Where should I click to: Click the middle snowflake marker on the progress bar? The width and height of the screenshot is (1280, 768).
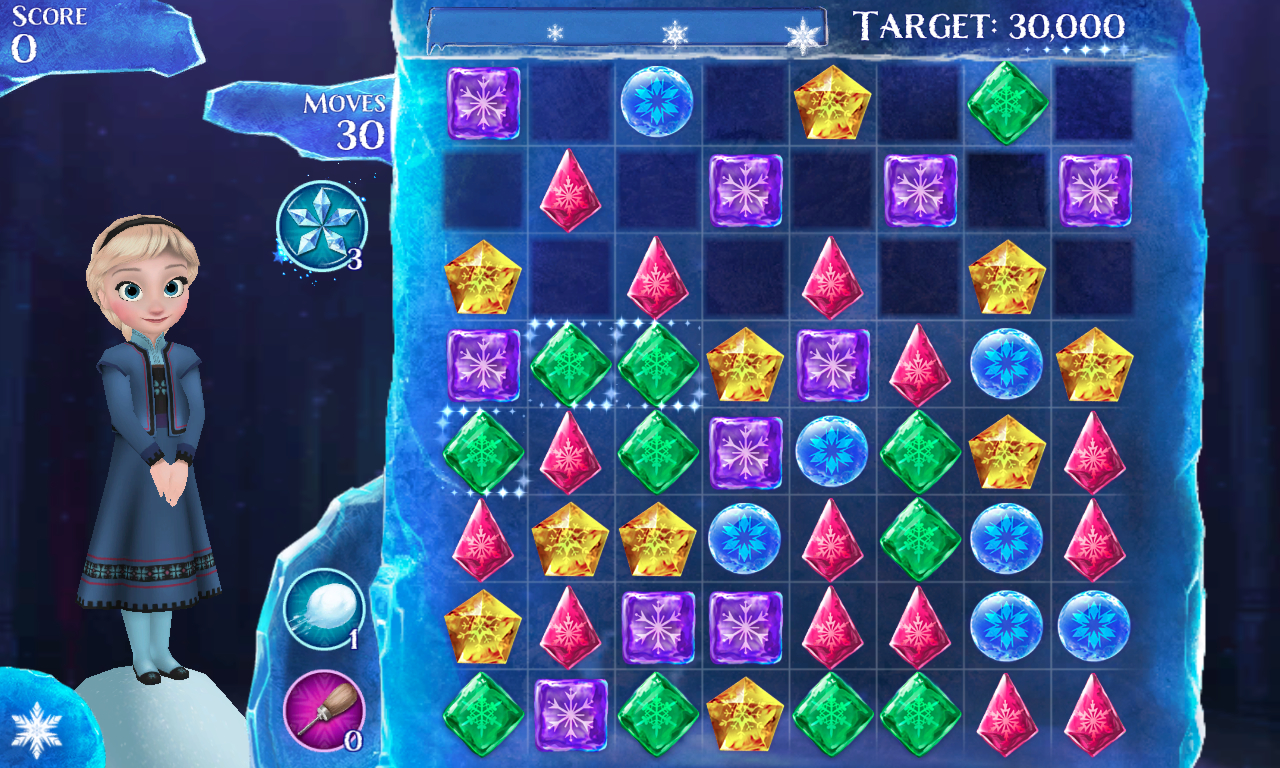676,32
